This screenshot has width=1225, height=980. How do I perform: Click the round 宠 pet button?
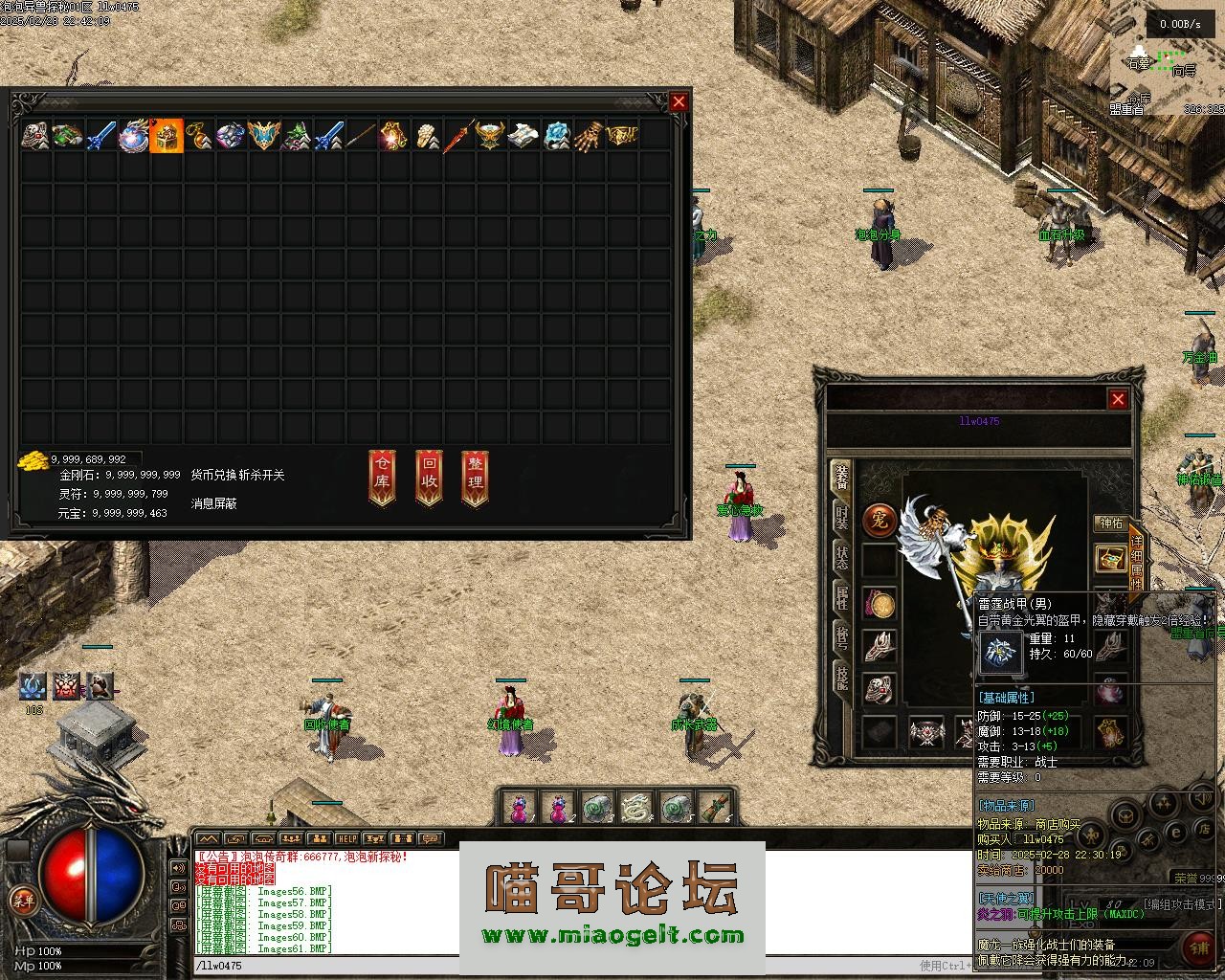879,521
